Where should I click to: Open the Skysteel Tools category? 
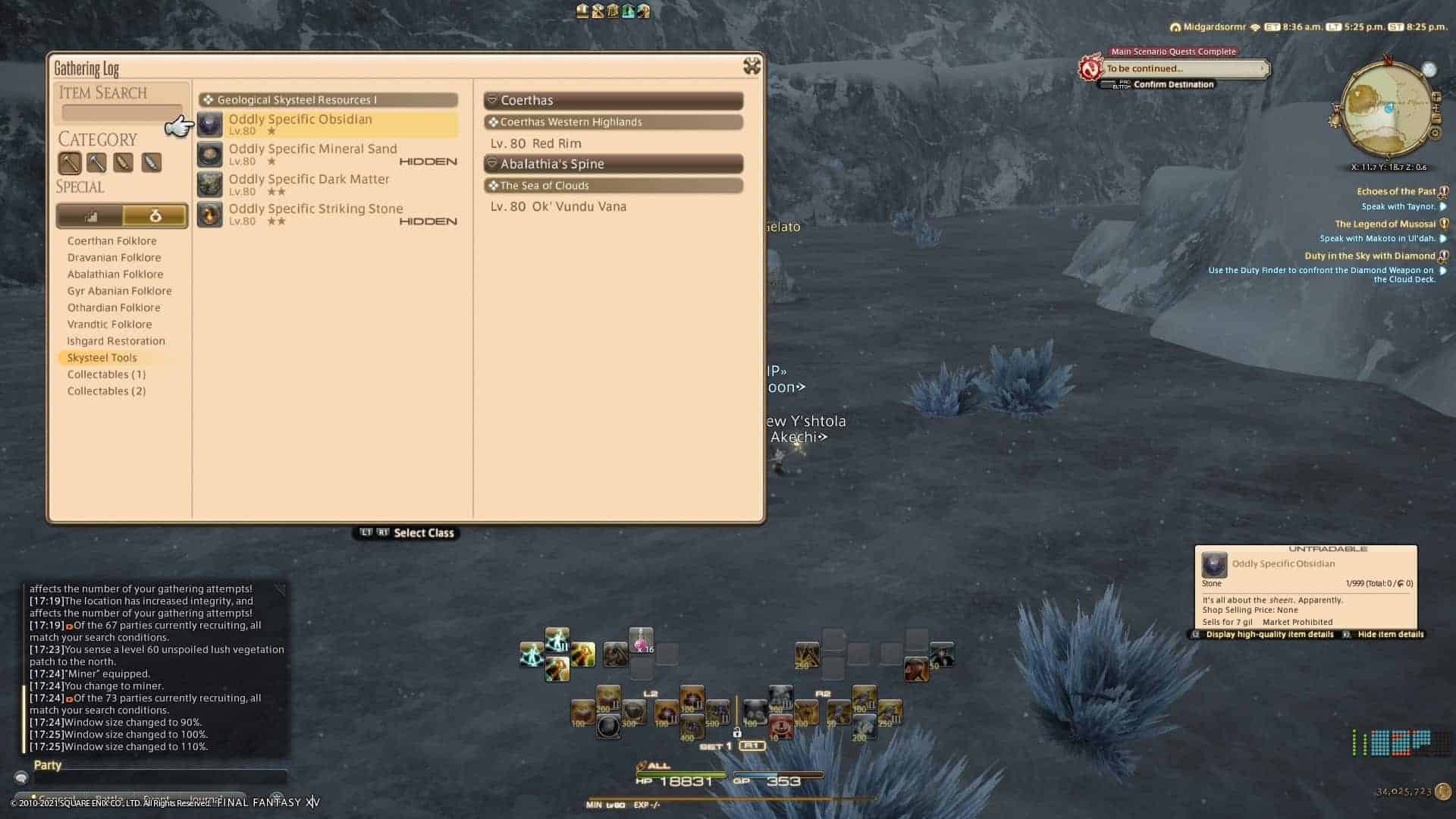coord(101,357)
